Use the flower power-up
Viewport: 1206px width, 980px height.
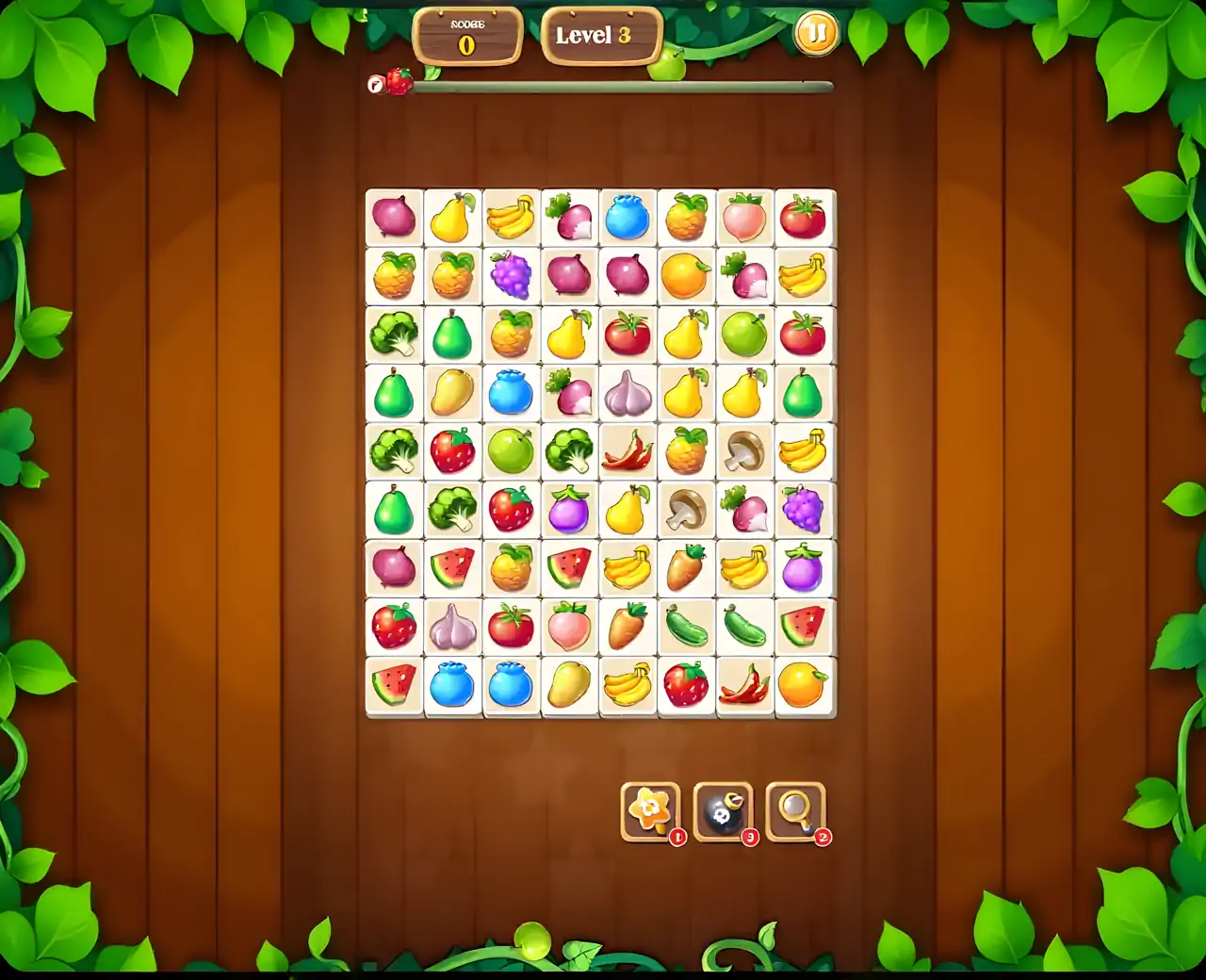(650, 810)
